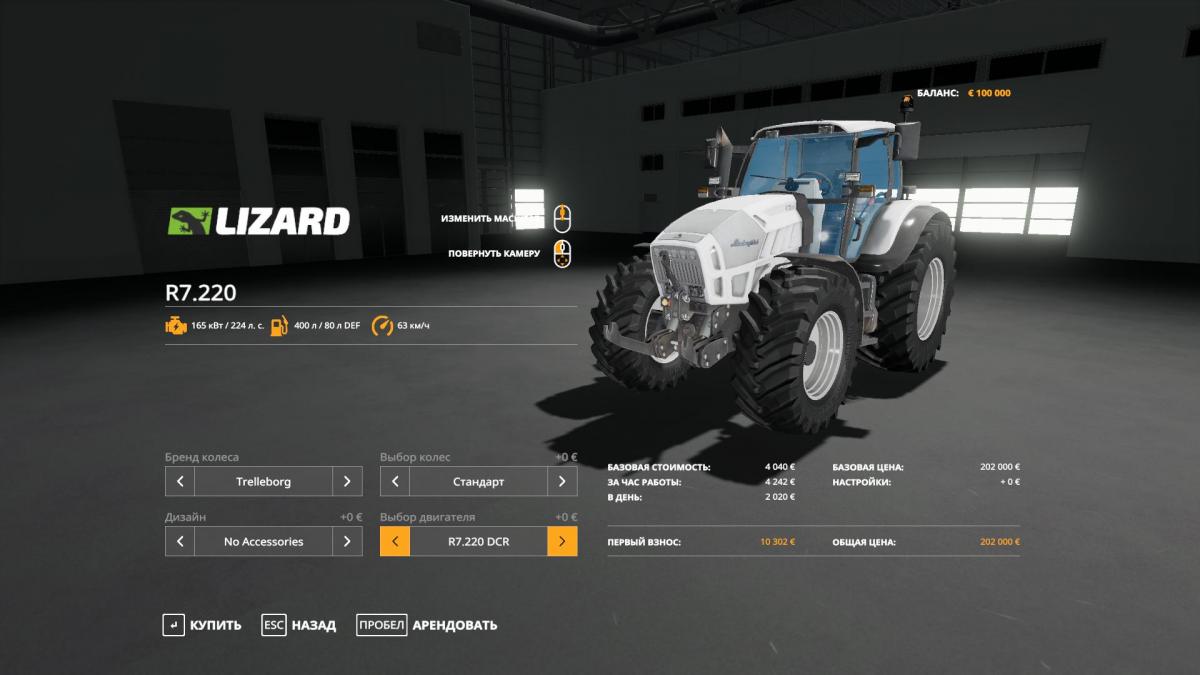Screen dimensions: 1200x675
Task: Select previous engine before R7.220 DCR
Action: pos(395,541)
